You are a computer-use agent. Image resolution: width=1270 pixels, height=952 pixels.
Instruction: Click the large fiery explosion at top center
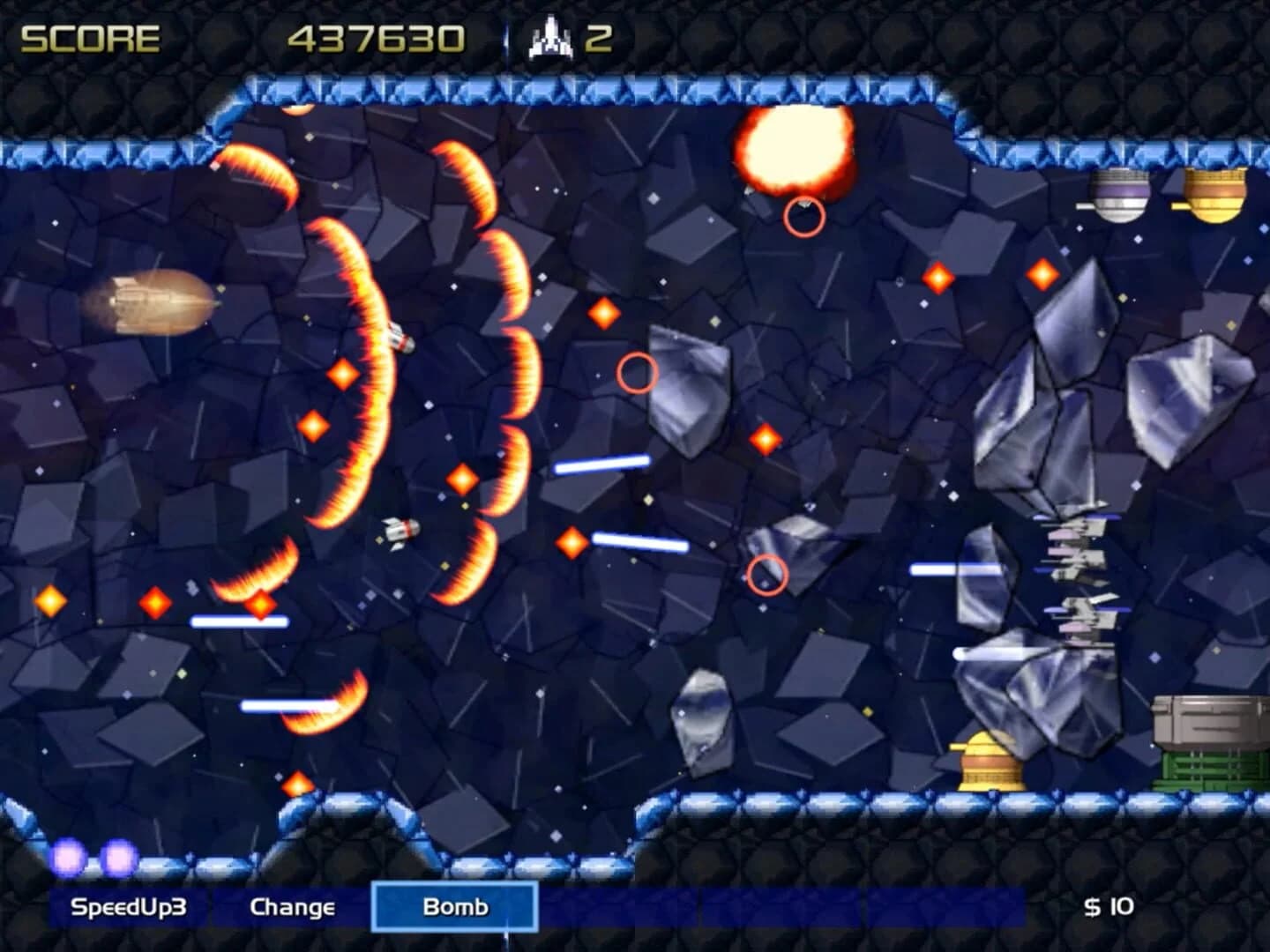point(792,146)
